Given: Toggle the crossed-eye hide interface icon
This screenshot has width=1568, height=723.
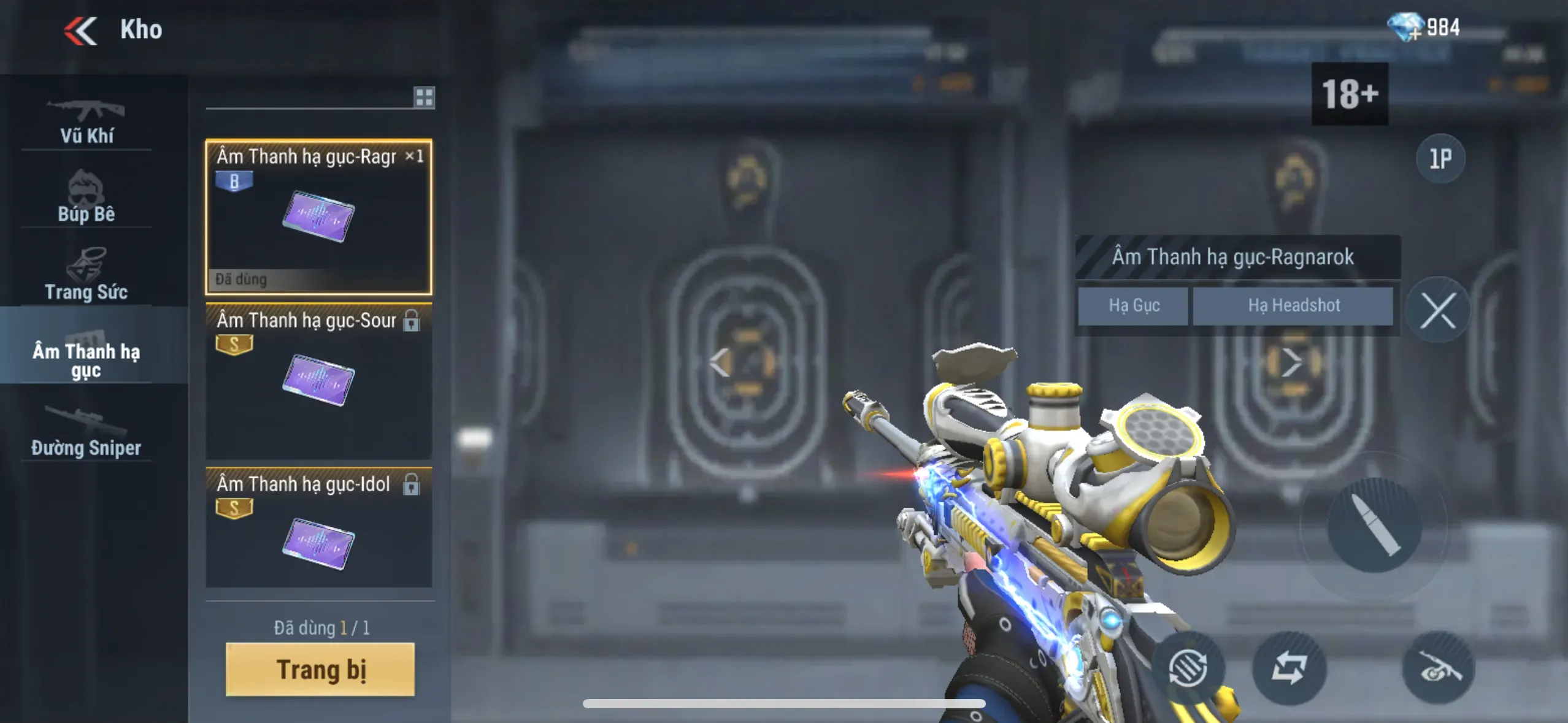Looking at the screenshot, I should (x=1438, y=667).
